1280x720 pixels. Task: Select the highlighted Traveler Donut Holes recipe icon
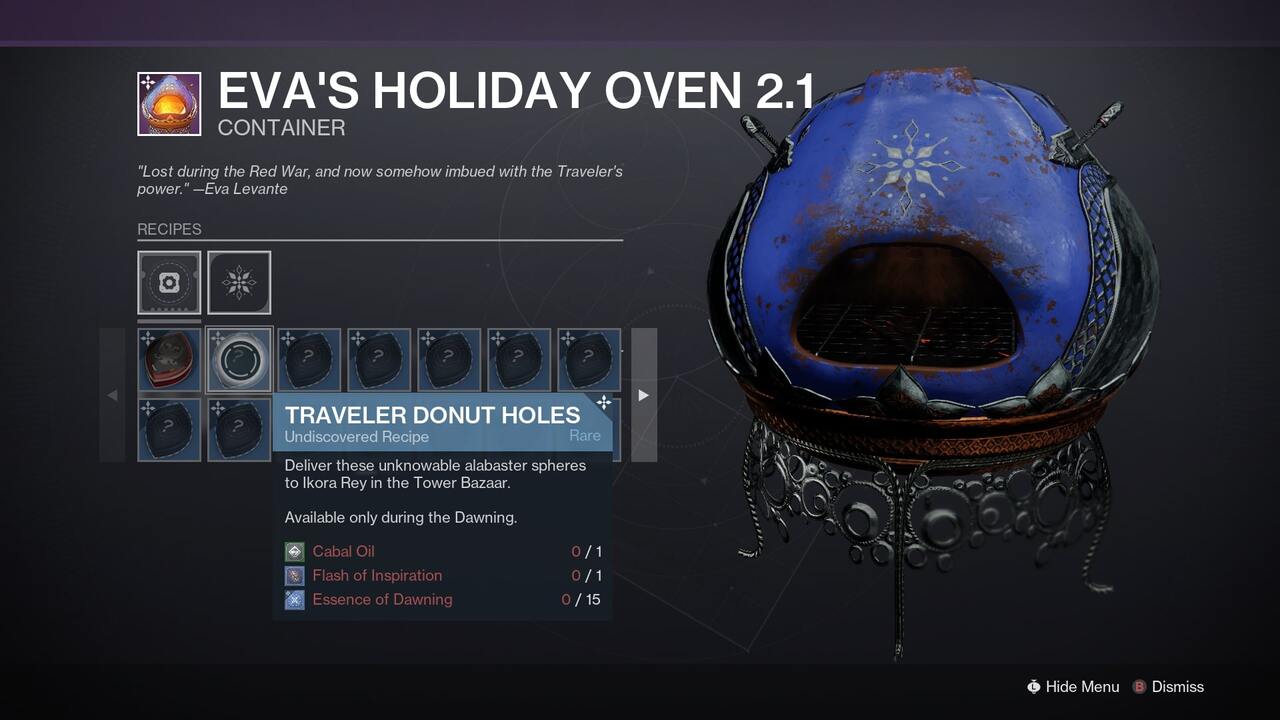click(239, 359)
